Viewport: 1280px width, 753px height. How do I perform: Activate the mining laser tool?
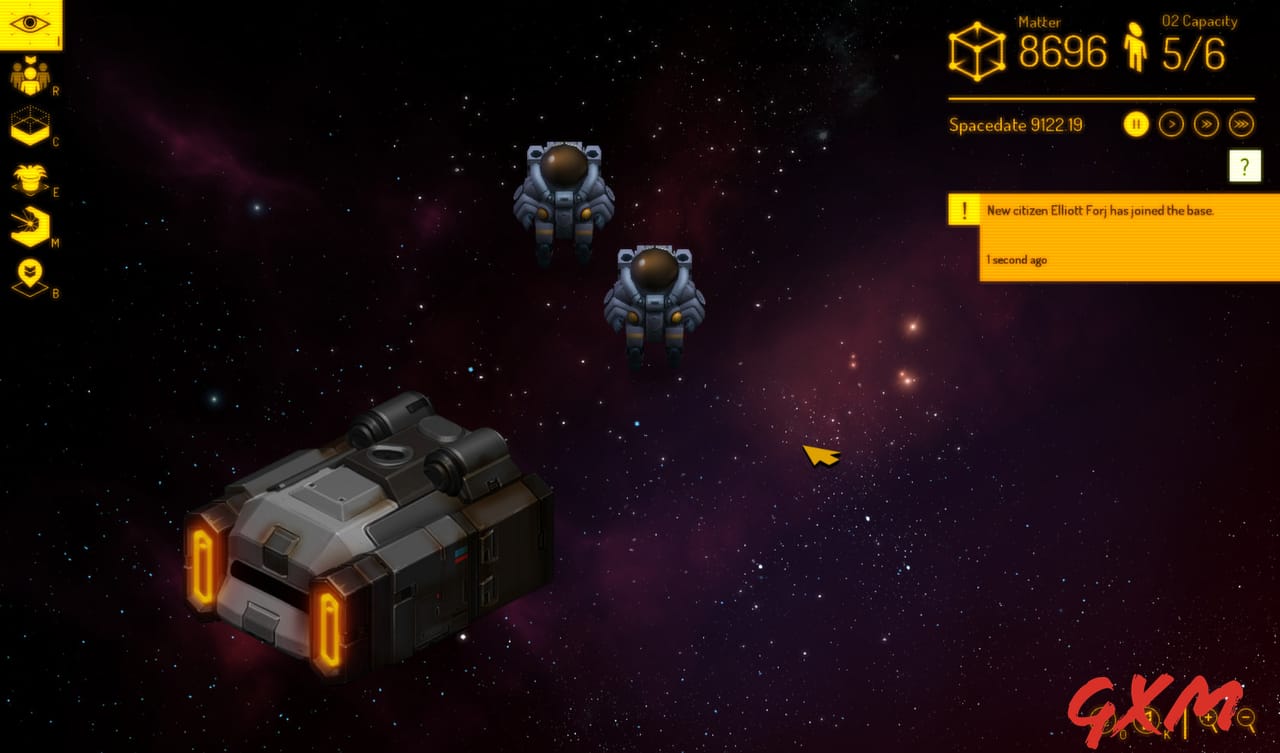pyautogui.click(x=30, y=227)
